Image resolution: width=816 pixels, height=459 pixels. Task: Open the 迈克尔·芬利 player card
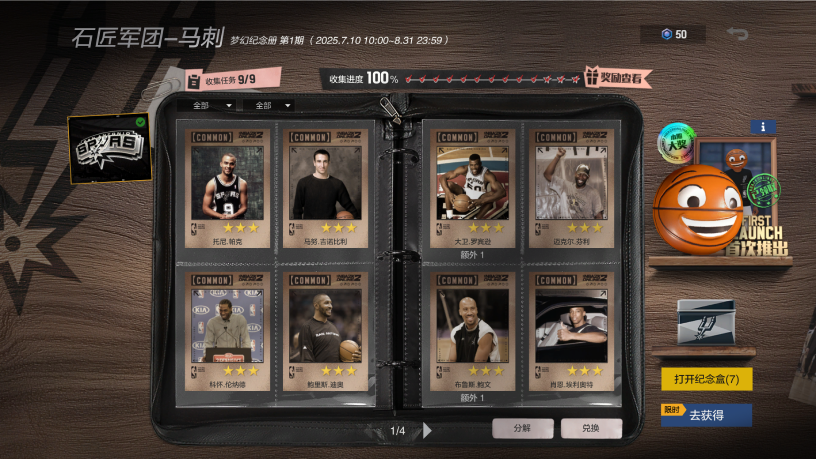(x=570, y=189)
